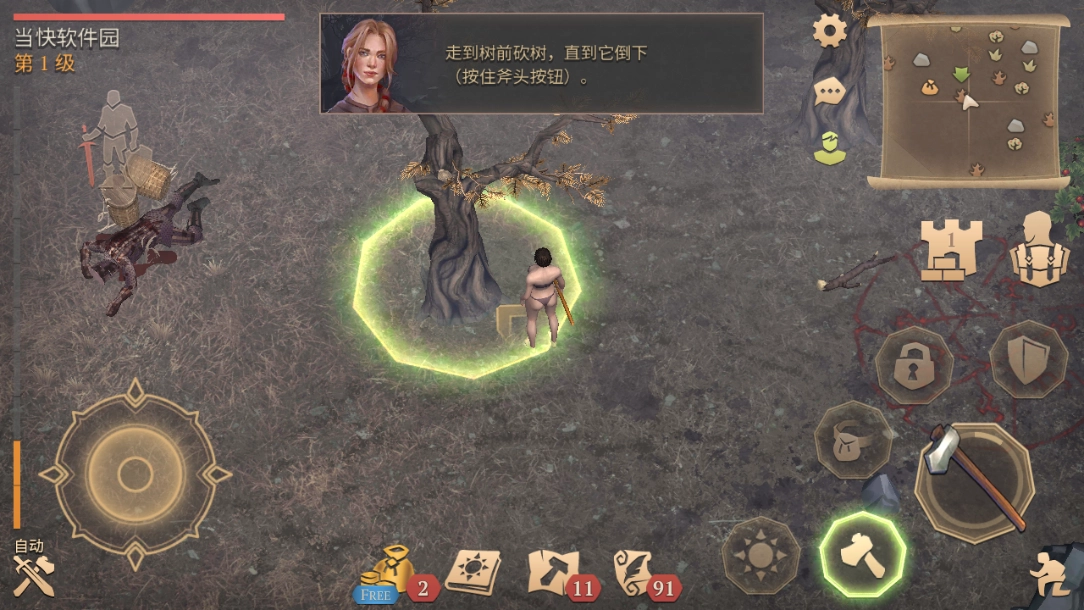Click the green character icon under chat

[x=827, y=148]
